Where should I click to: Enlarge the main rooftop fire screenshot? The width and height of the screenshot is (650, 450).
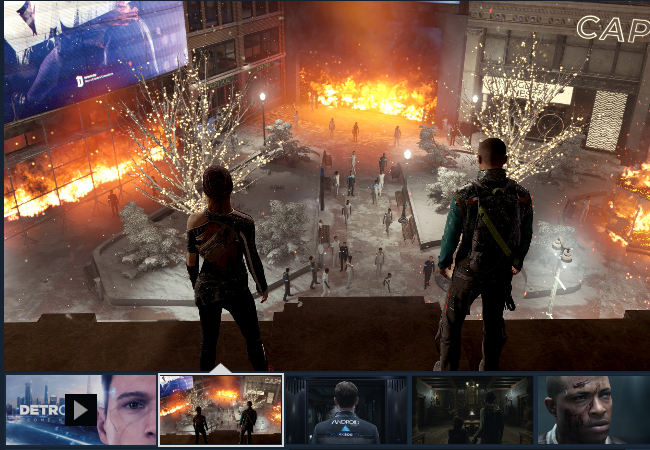(x=325, y=186)
